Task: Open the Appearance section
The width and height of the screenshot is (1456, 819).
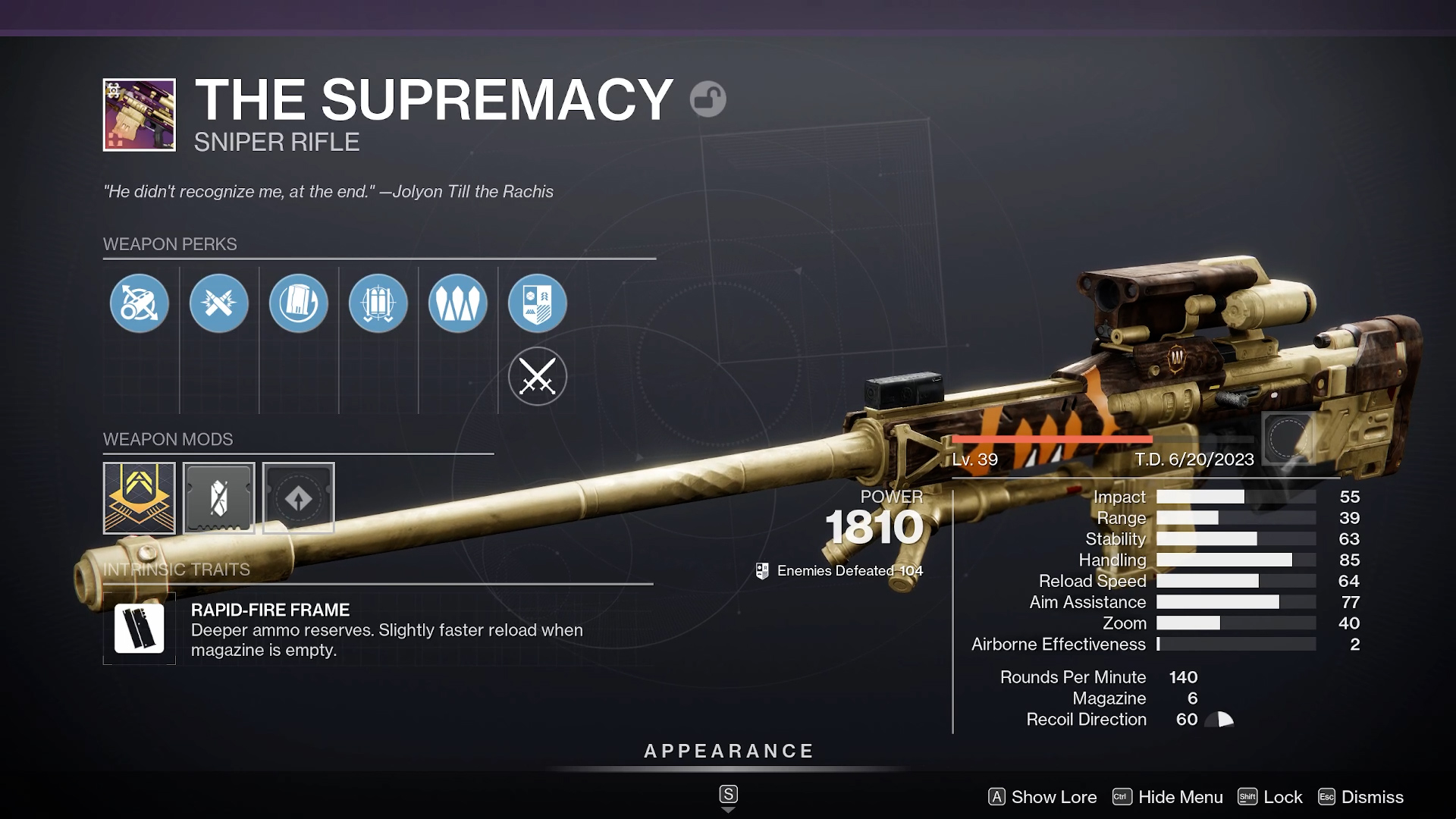Action: tap(728, 752)
